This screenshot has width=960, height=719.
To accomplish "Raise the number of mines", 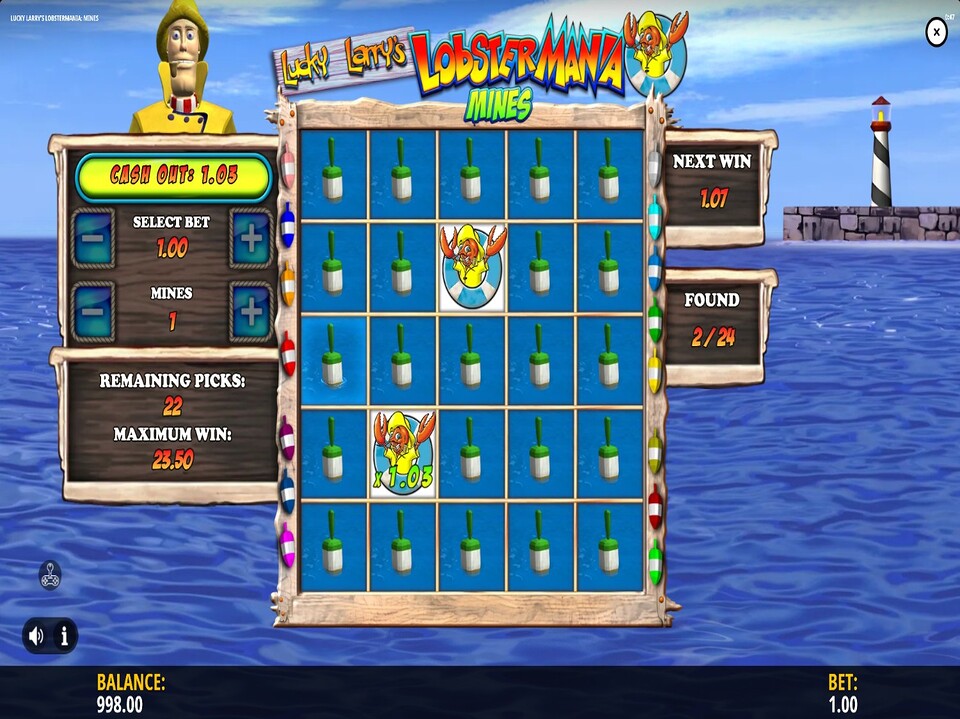I will (x=251, y=311).
